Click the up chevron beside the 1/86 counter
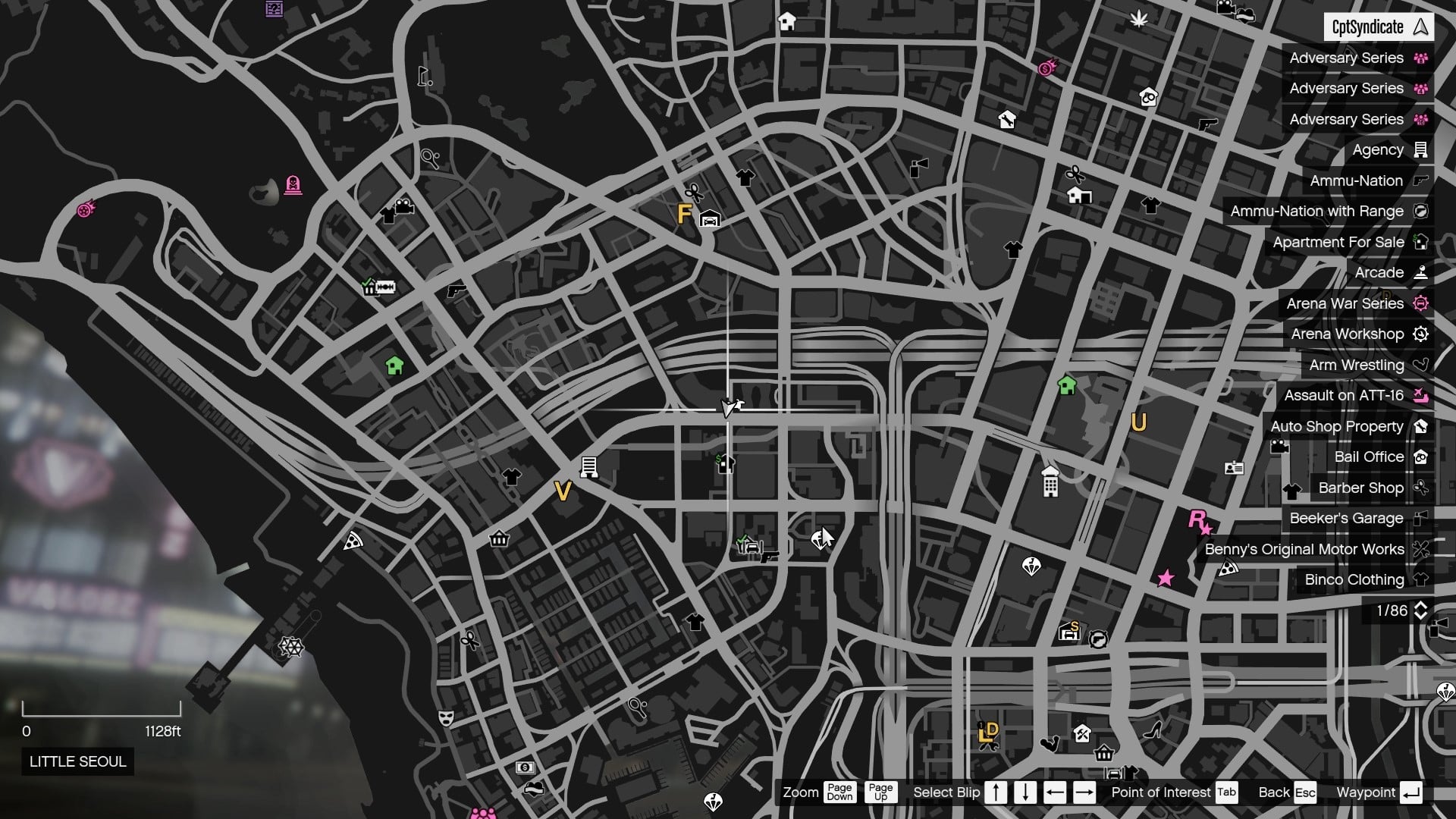Image resolution: width=1456 pixels, height=819 pixels. 1420,606
